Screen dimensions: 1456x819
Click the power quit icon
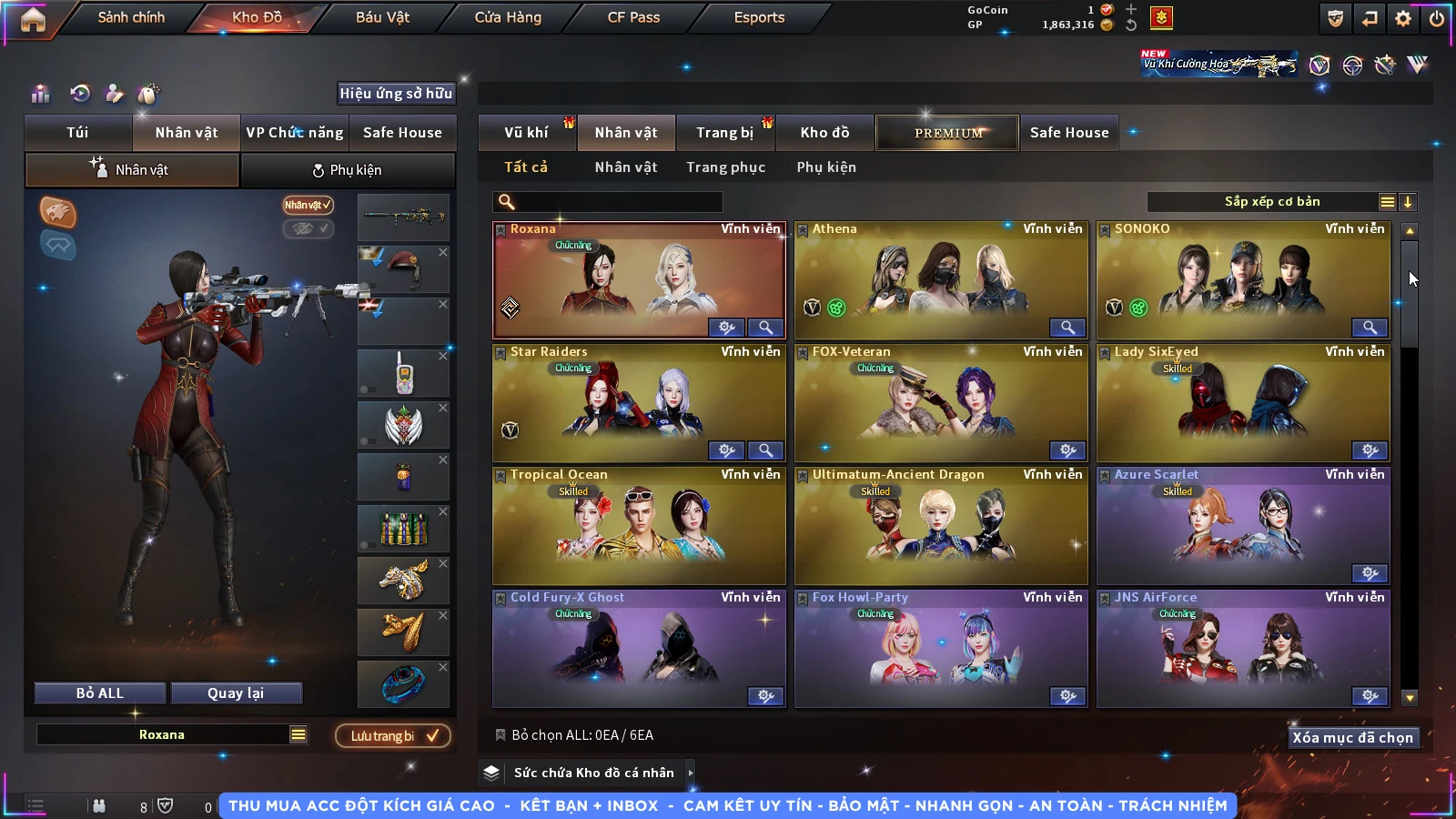(1437, 18)
